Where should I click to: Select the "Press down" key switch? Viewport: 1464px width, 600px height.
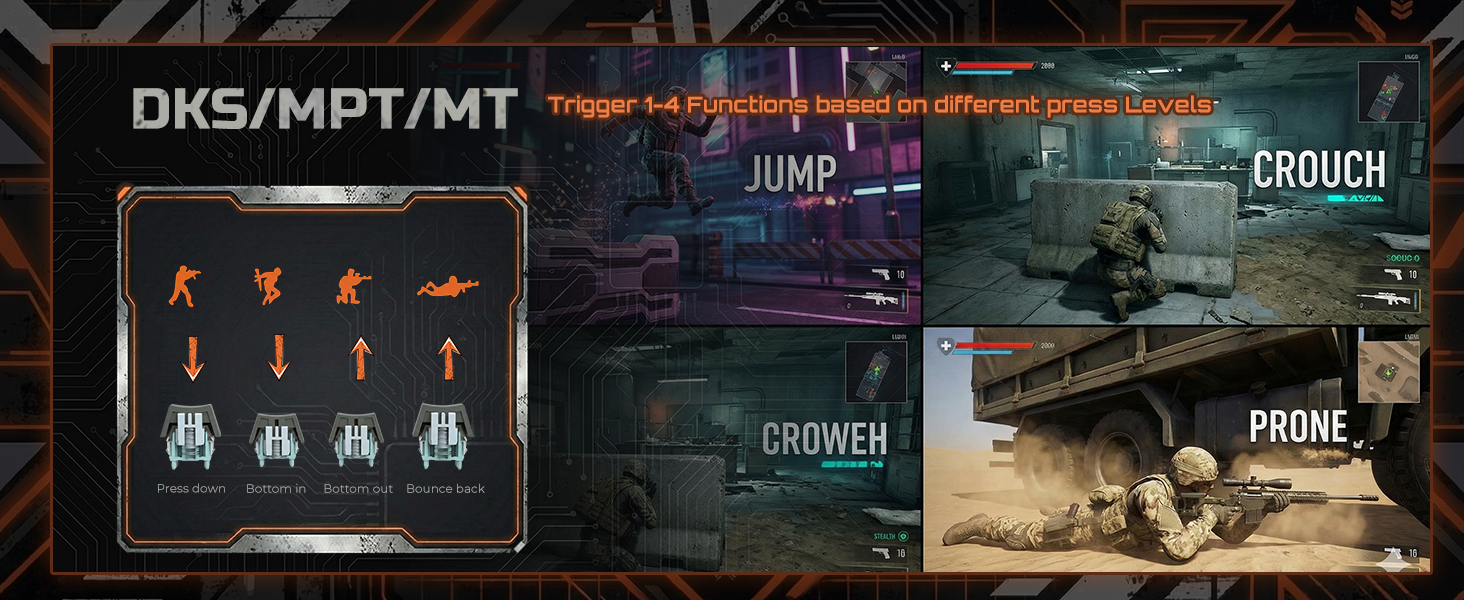[x=191, y=436]
